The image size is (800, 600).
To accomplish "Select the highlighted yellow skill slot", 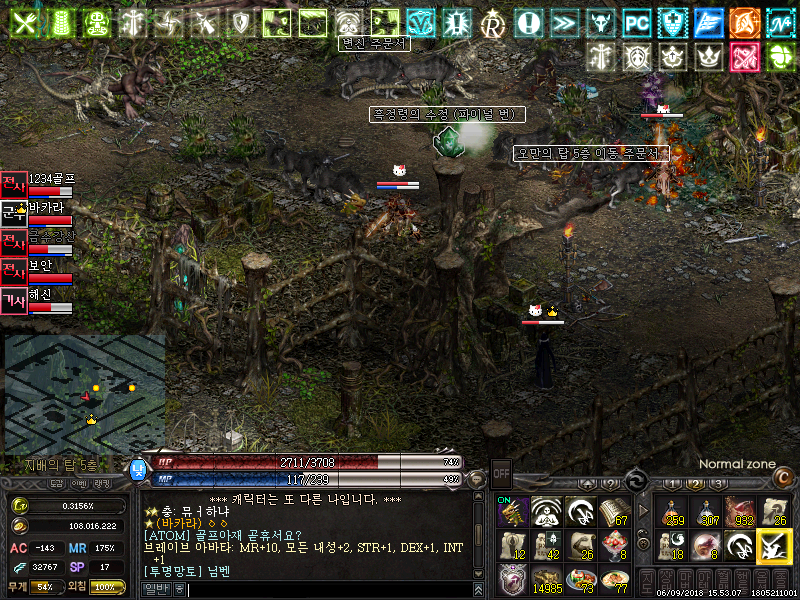I will point(773,545).
